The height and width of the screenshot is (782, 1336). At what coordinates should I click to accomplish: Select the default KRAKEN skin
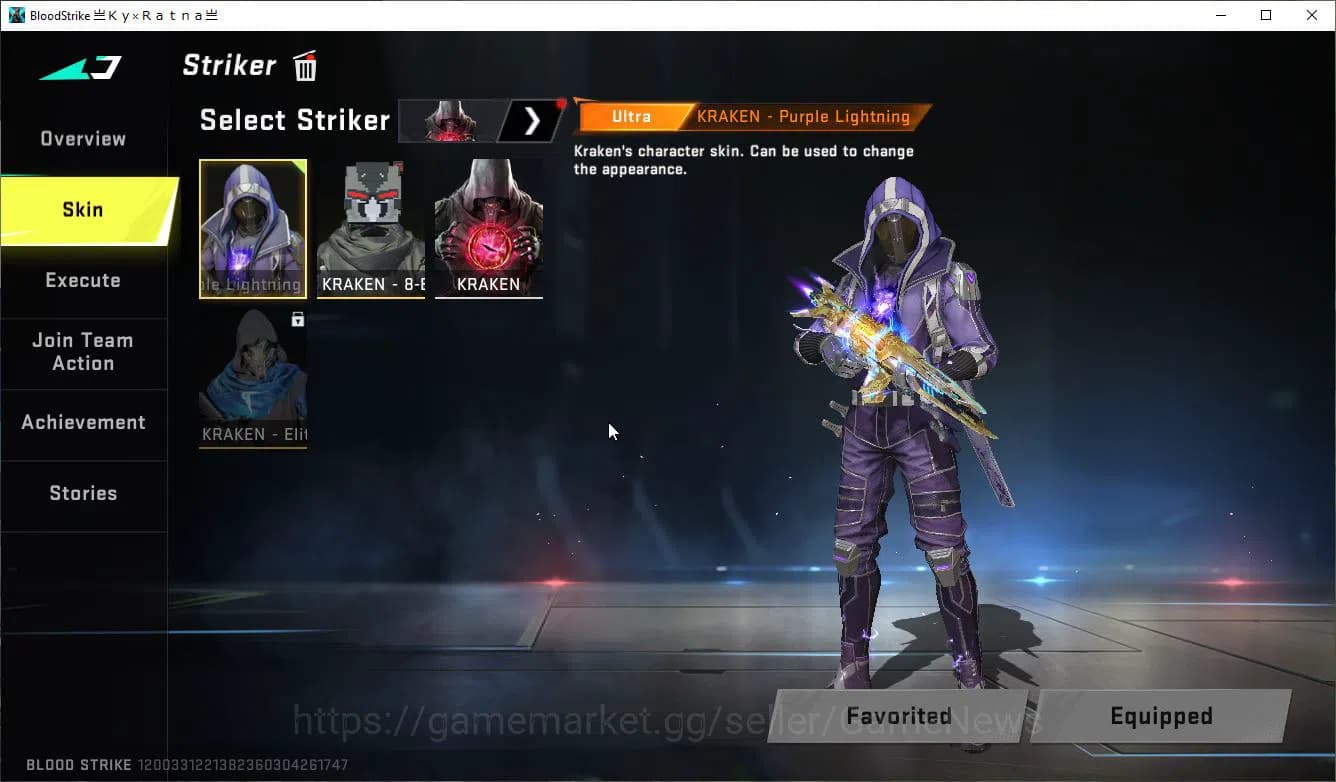click(x=488, y=228)
